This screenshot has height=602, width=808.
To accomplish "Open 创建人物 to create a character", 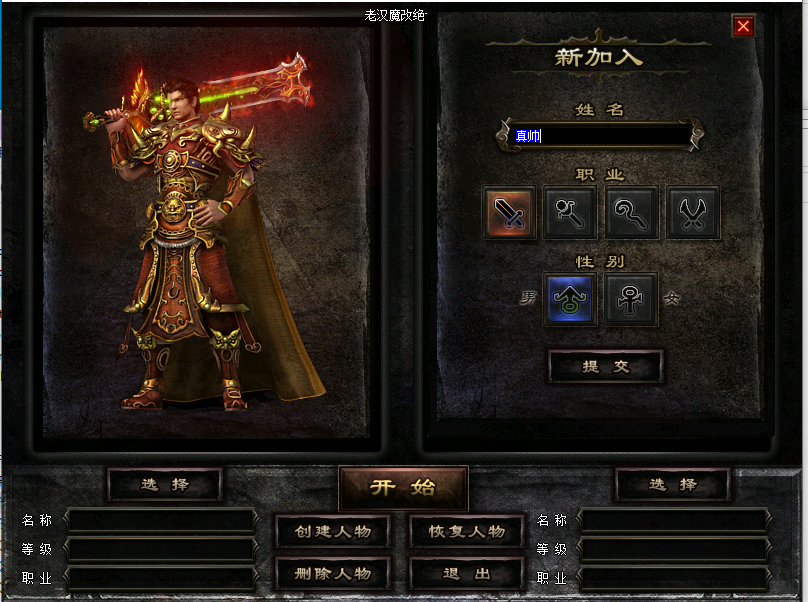I will [333, 532].
